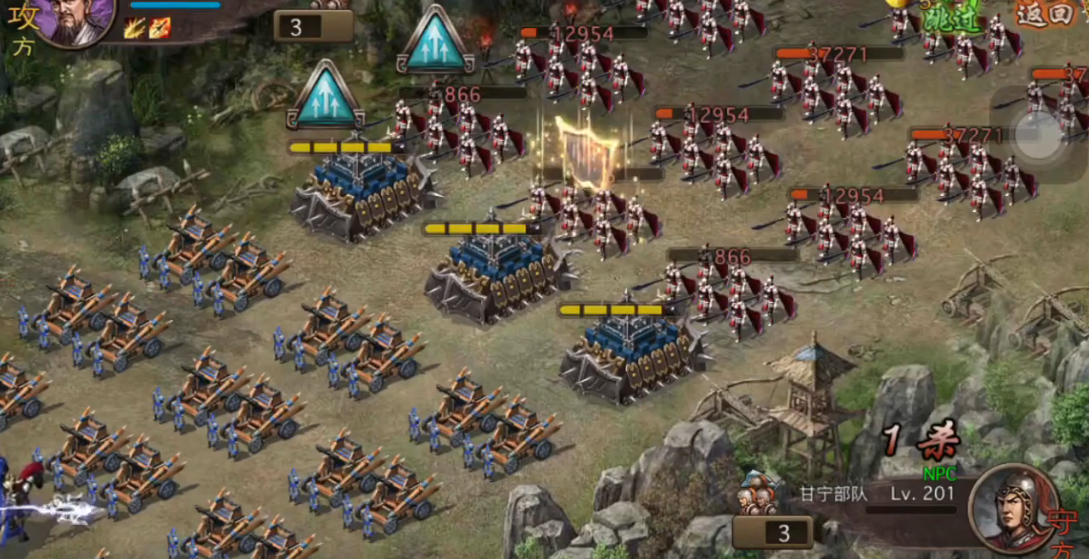Activate the golden slash skill icon
This screenshot has width=1089, height=559.
(135, 28)
